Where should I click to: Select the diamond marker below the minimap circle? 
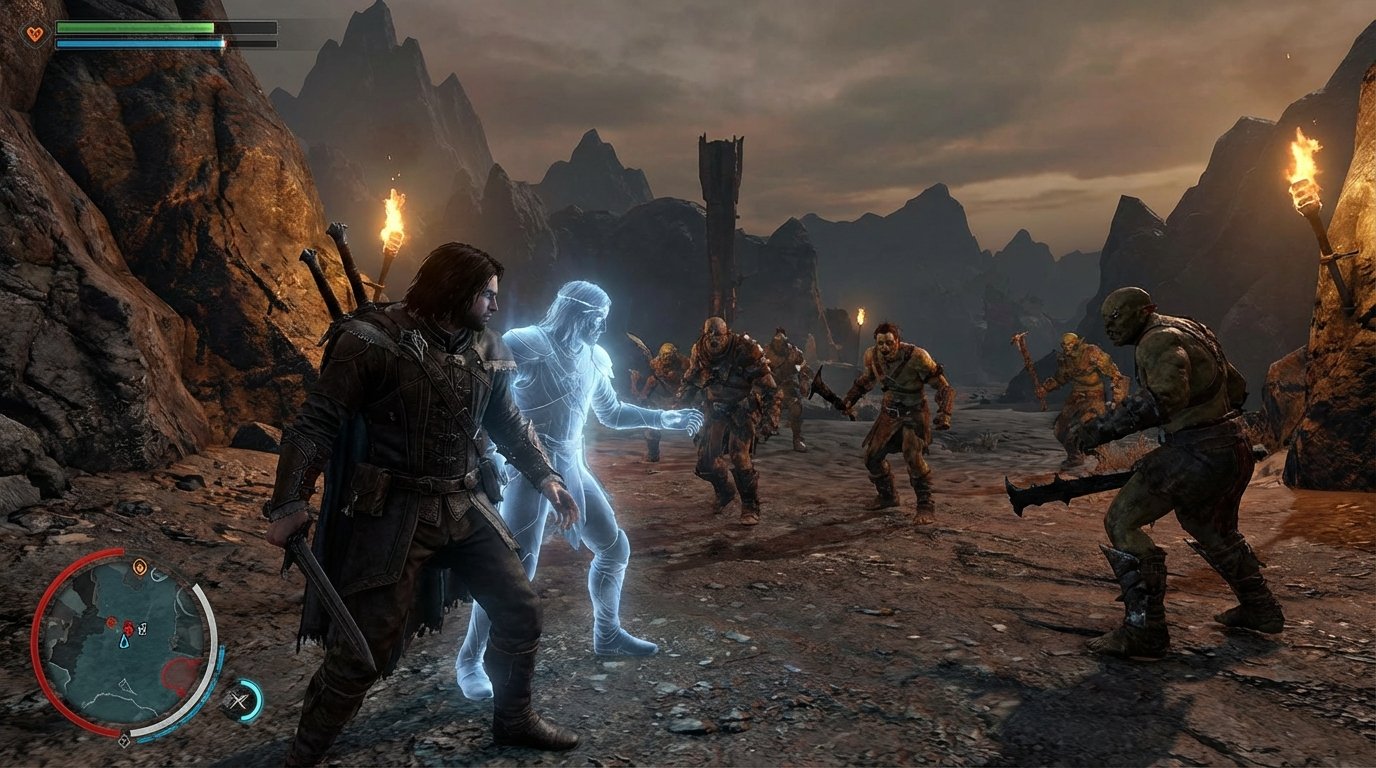point(124,741)
